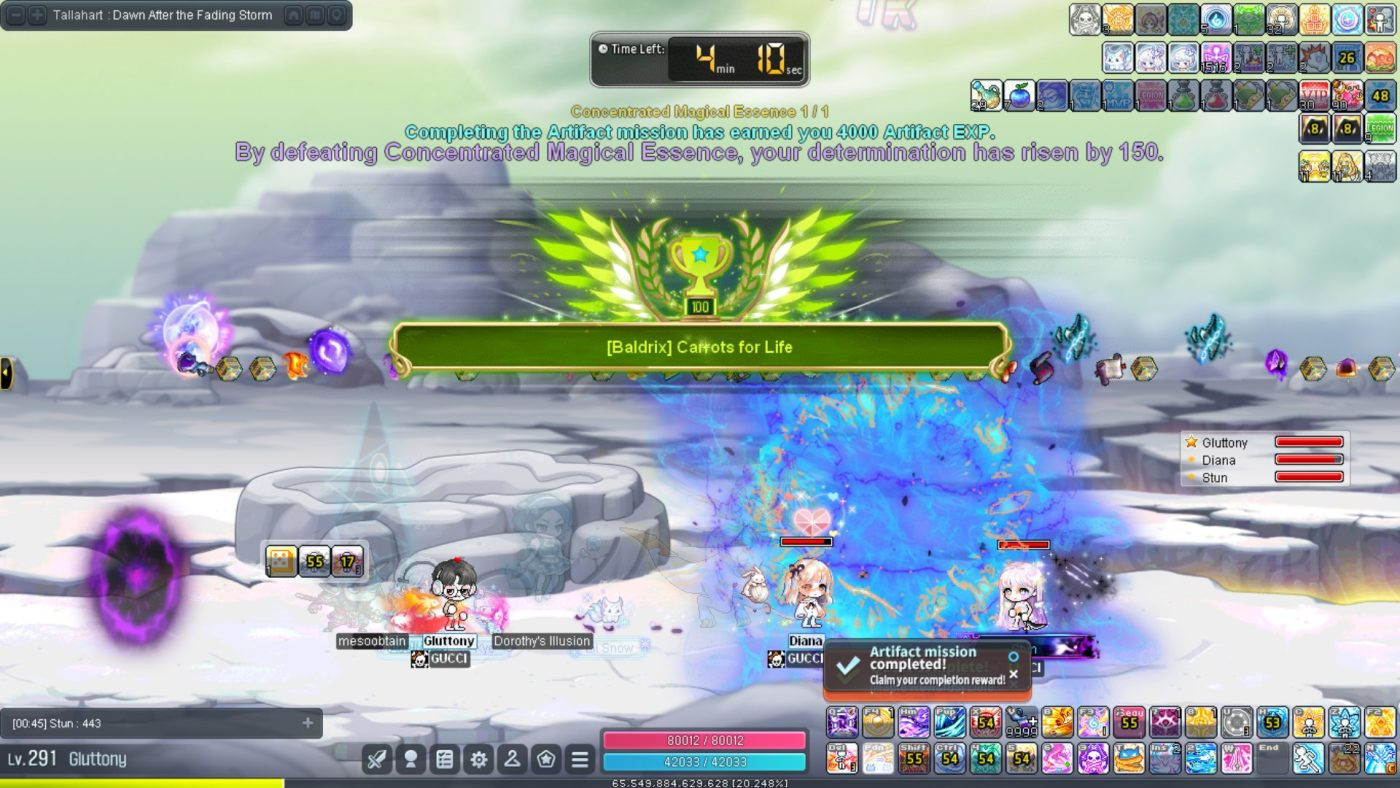Image resolution: width=1400 pixels, height=788 pixels.
Task: Click the minimap plus button
Action: point(36,15)
